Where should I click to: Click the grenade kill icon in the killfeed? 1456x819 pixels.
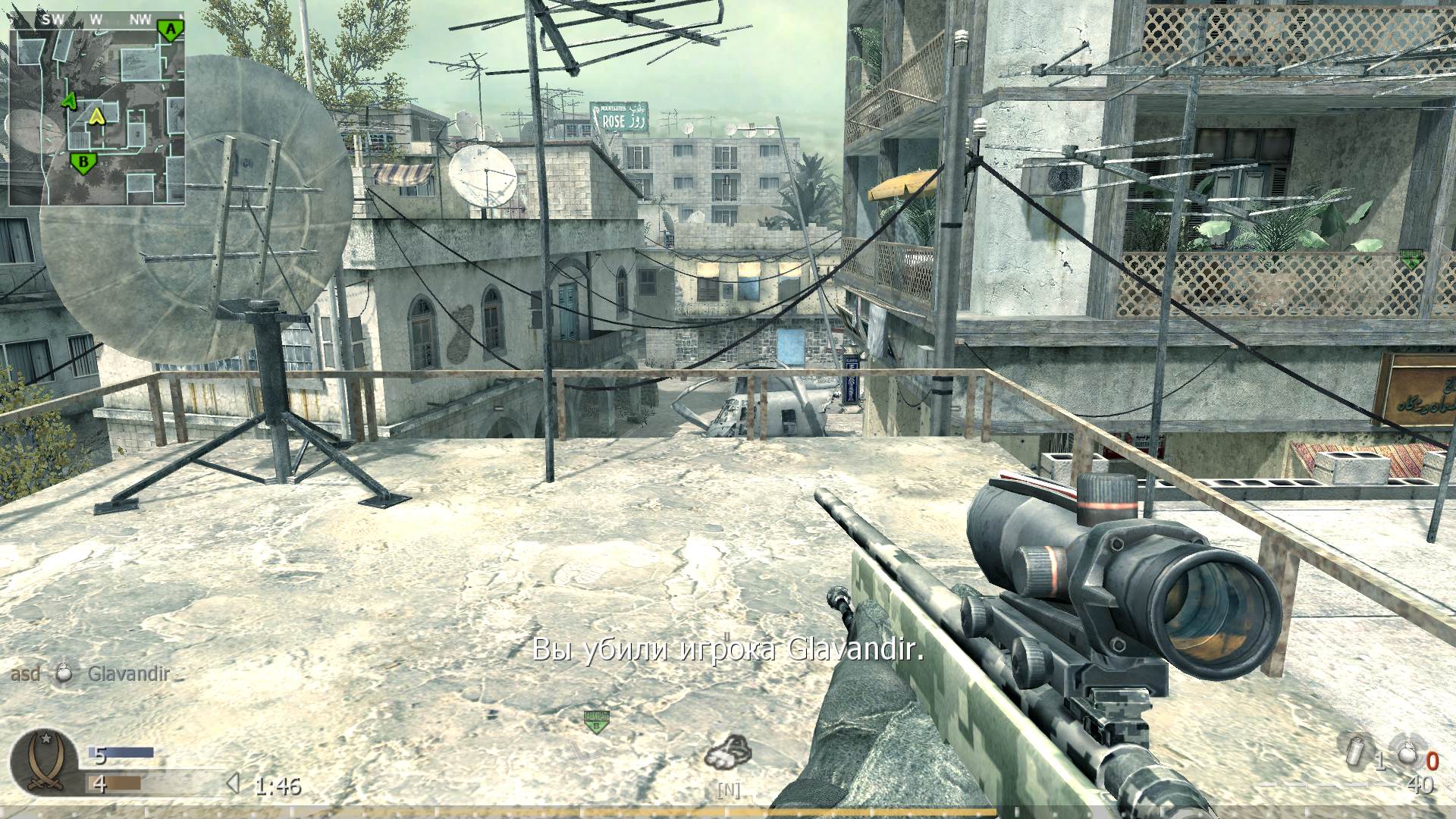pos(64,673)
